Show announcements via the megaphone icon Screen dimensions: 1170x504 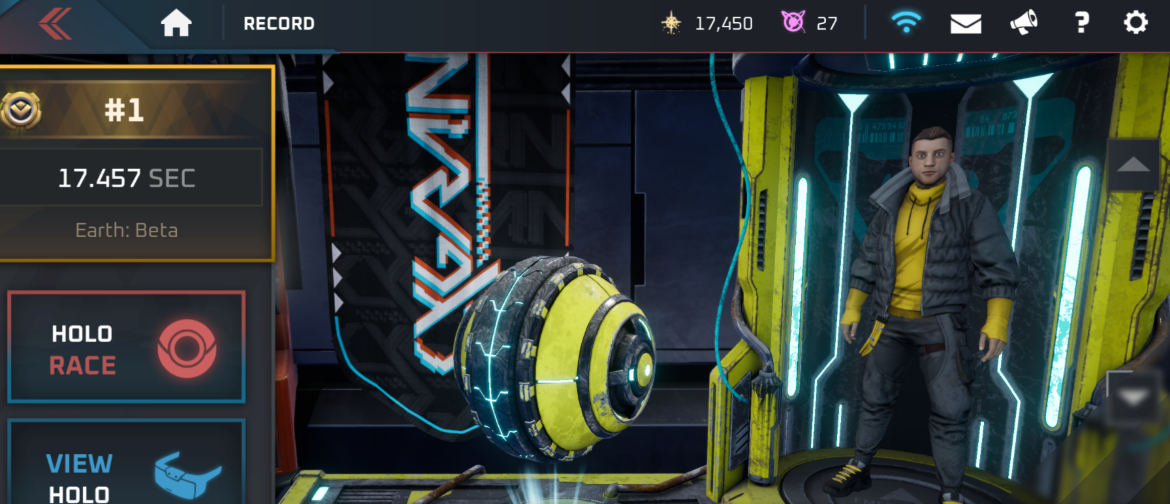[x=1023, y=23]
